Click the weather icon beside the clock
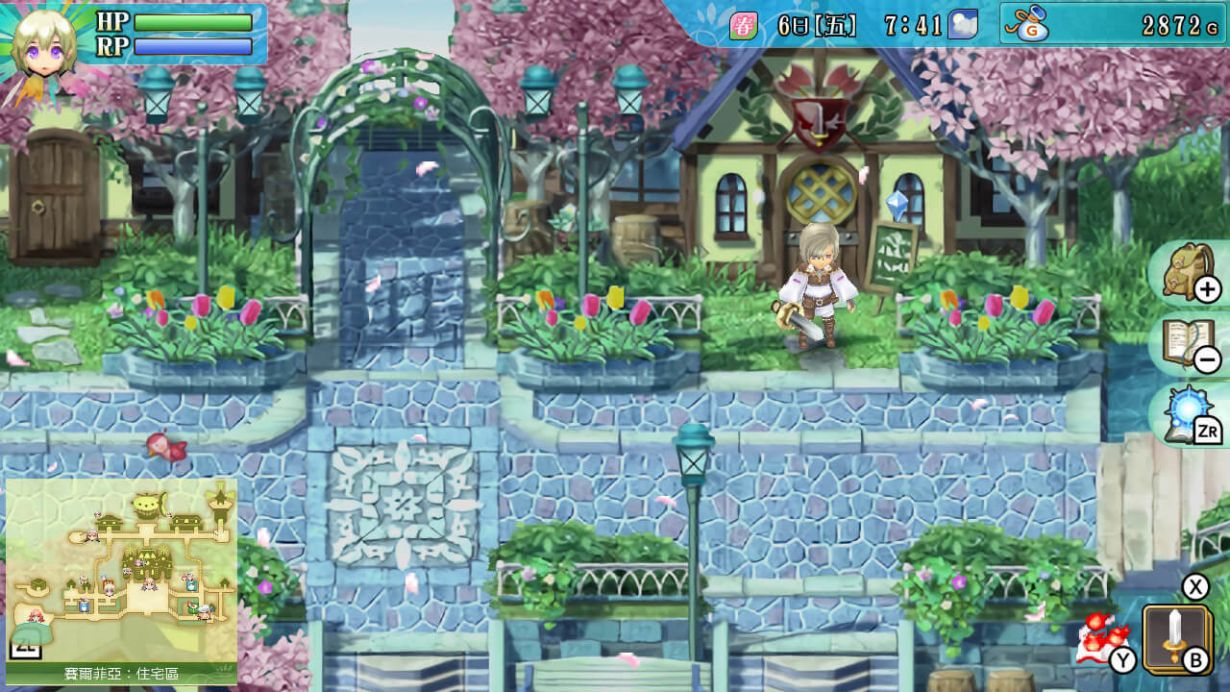 (x=963, y=24)
